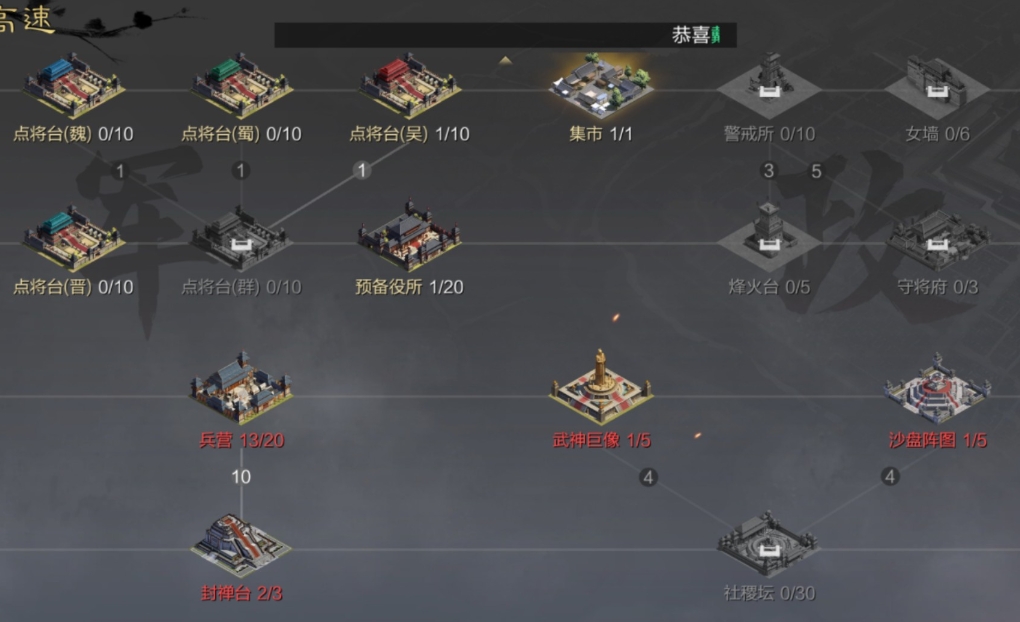Open the 沙盘阵图 building
Image resolution: width=1020 pixels, height=622 pixels.
[936, 390]
